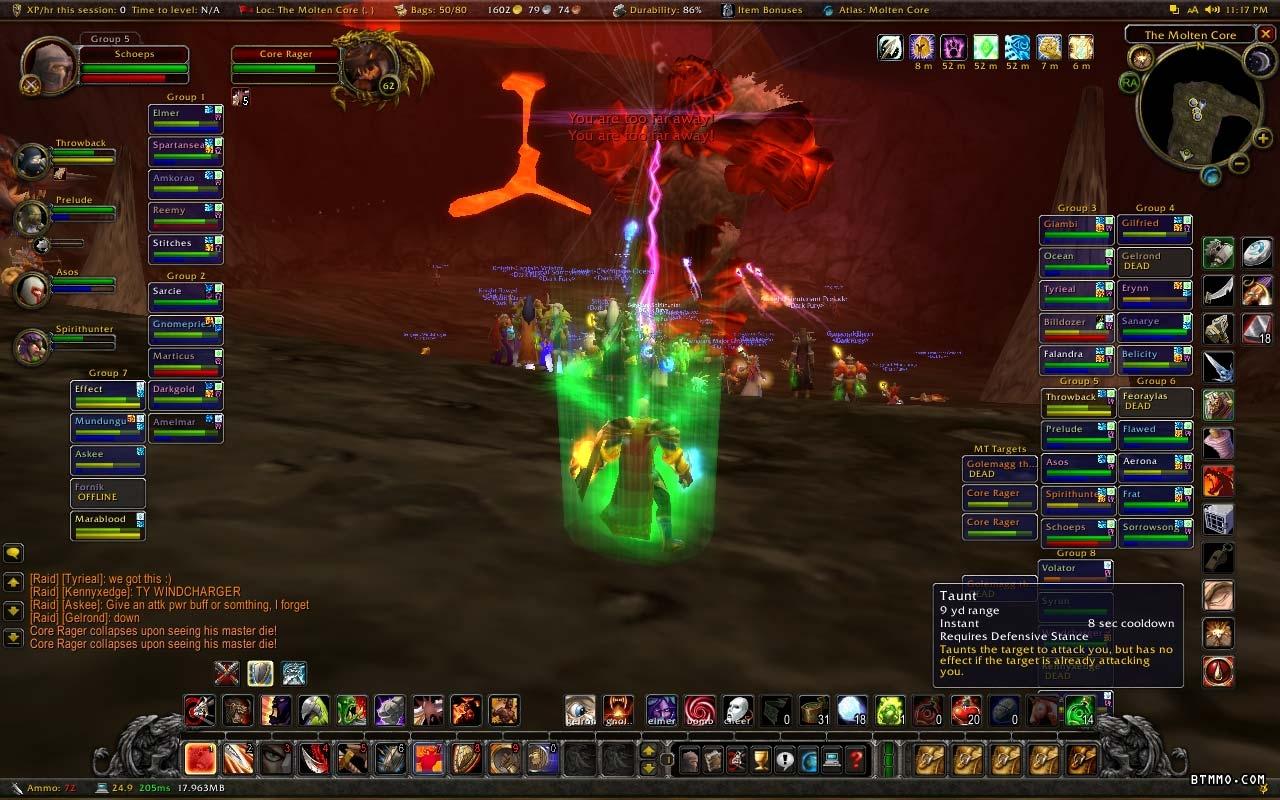This screenshot has height=800, width=1280.
Task: Click the action bar page up arrow
Action: click(649, 751)
